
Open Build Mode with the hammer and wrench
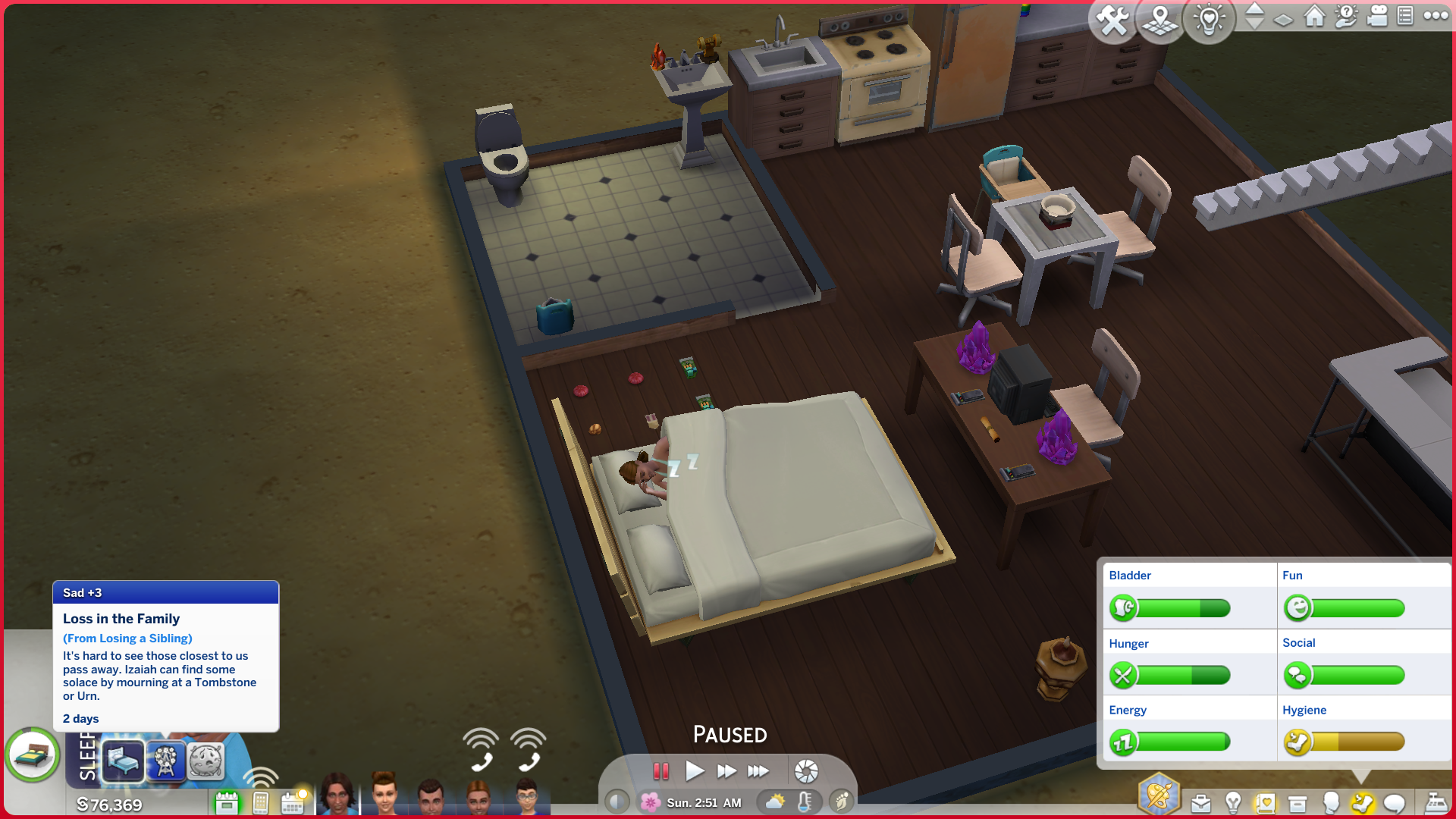point(1112,20)
